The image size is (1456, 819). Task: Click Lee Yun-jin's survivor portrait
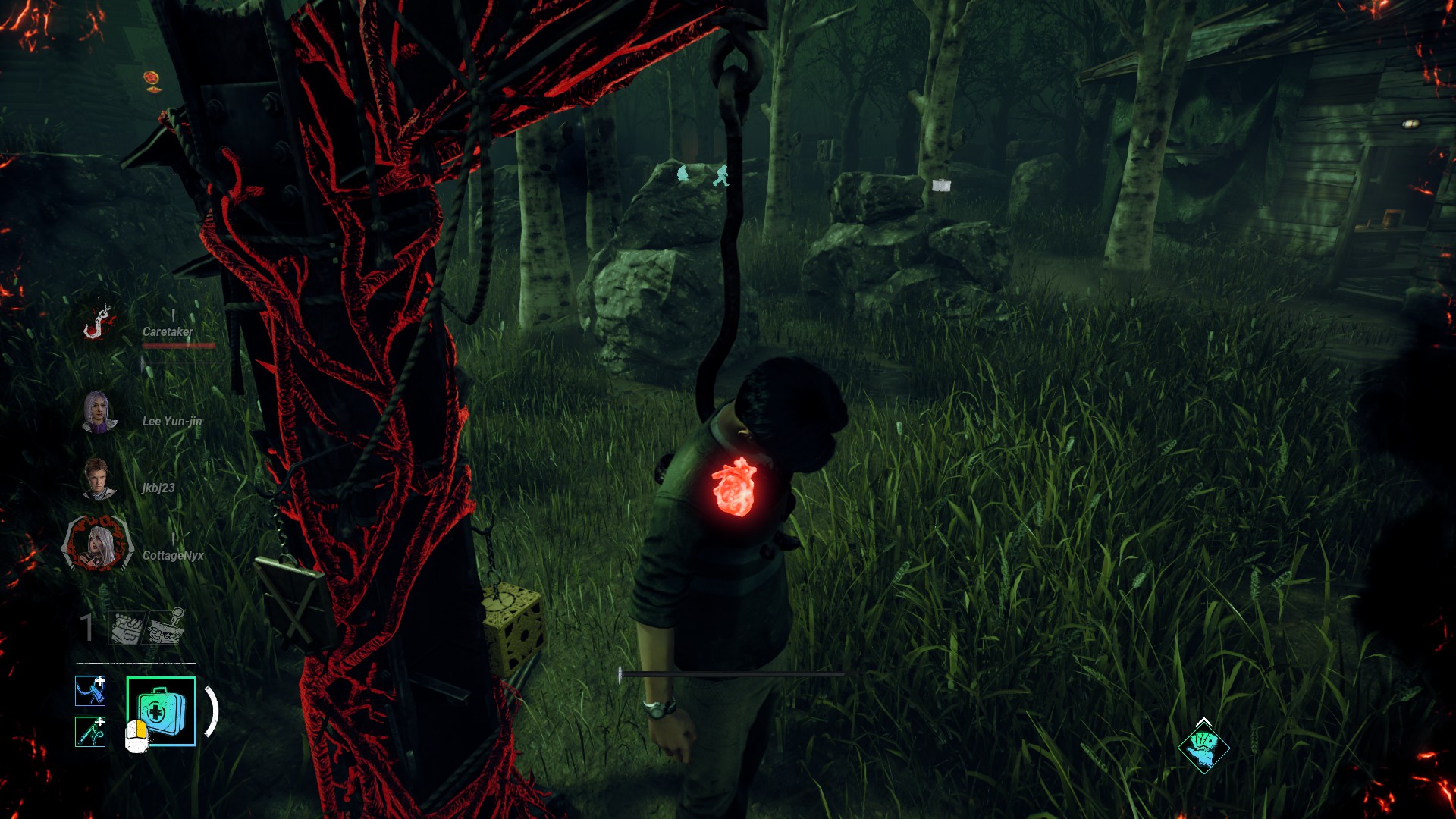(99, 413)
